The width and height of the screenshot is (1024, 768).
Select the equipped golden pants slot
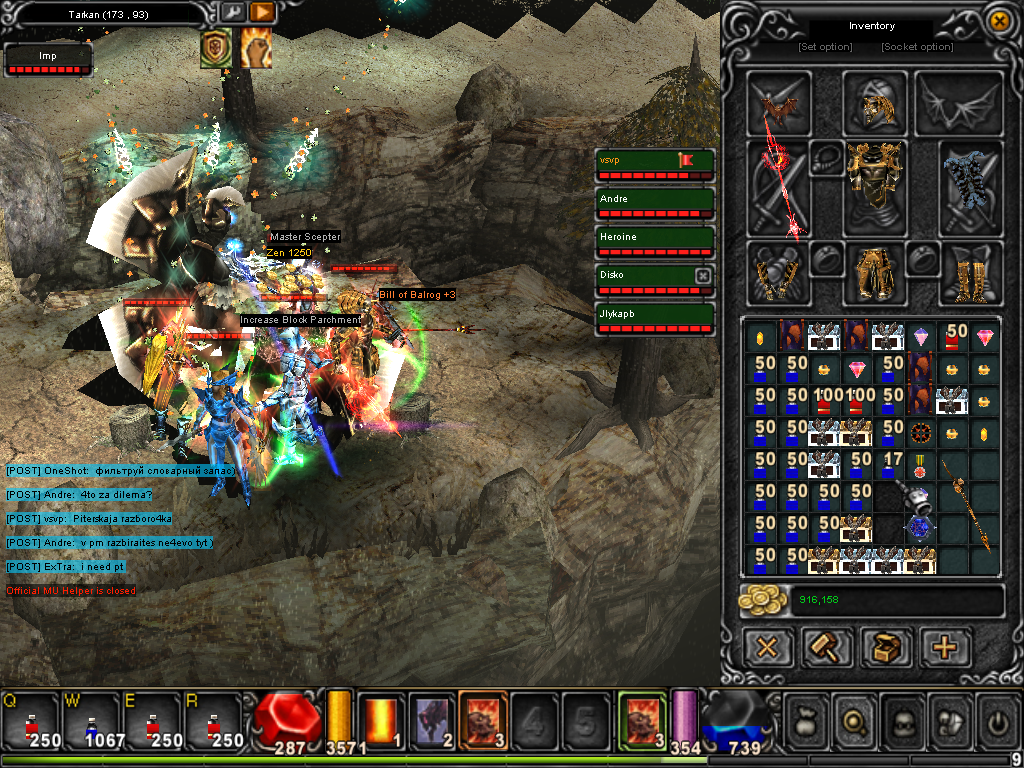pos(875,272)
